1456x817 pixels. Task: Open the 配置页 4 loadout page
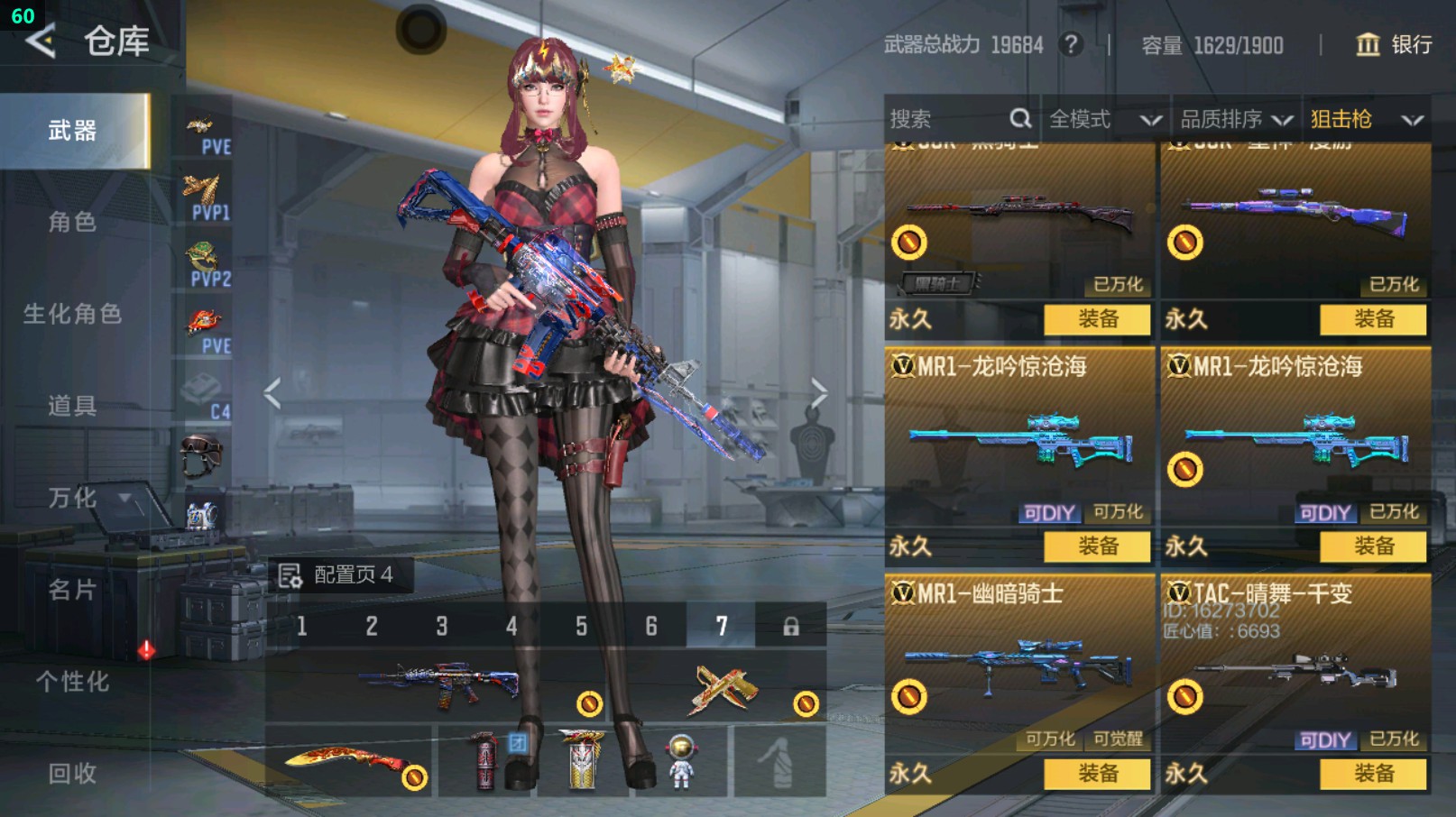click(339, 575)
